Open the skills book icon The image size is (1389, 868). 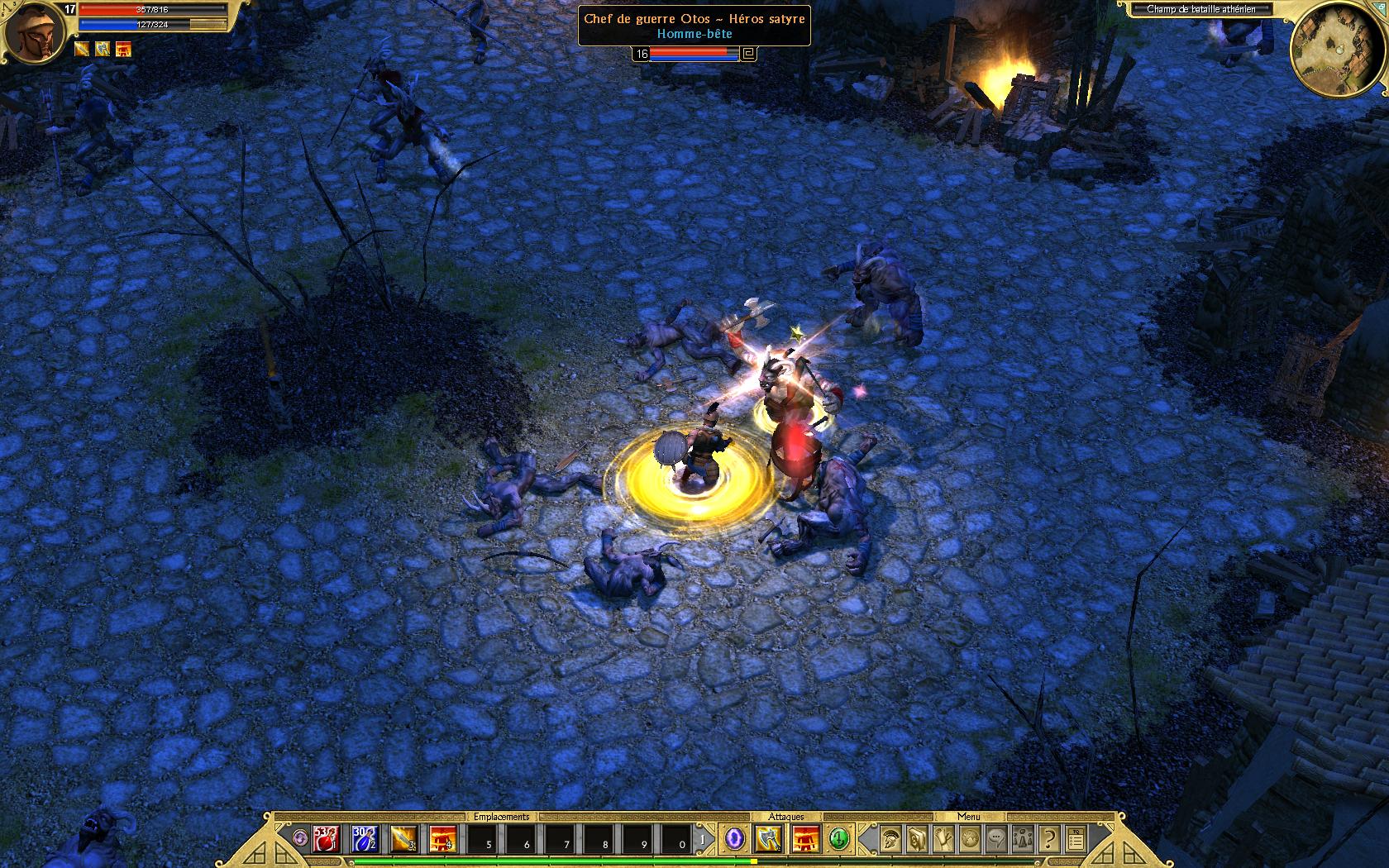pyautogui.click(x=917, y=839)
